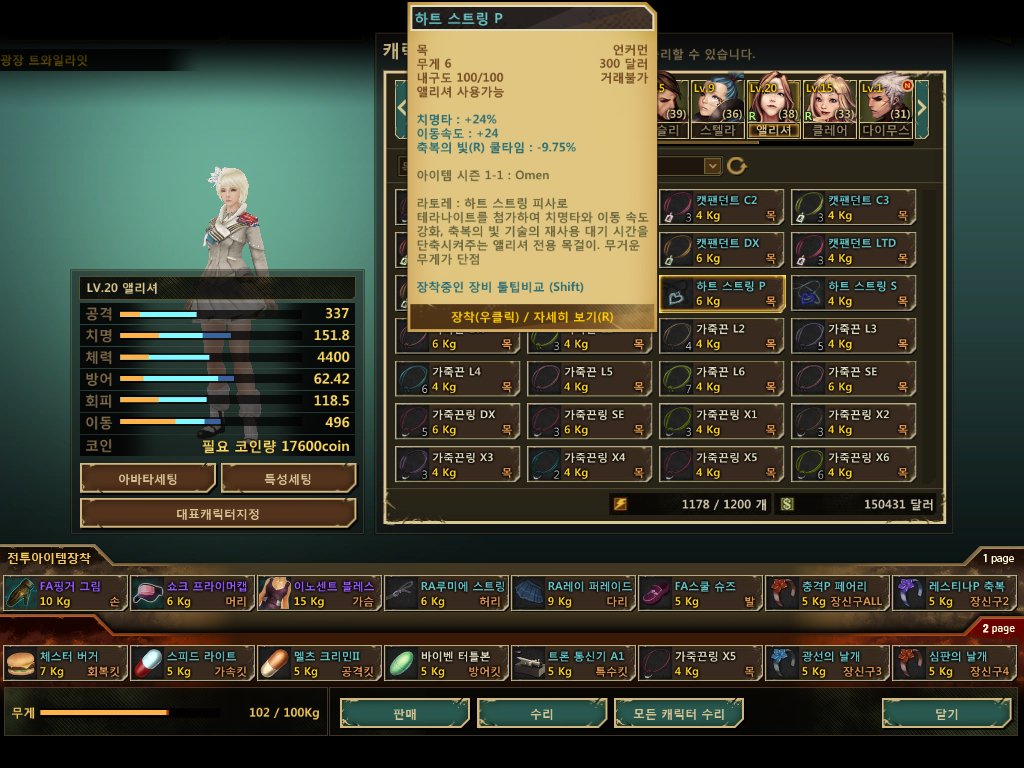Click the refresh icon beside the dropdown
Viewport: 1024px width, 768px height.
pyautogui.click(x=737, y=166)
